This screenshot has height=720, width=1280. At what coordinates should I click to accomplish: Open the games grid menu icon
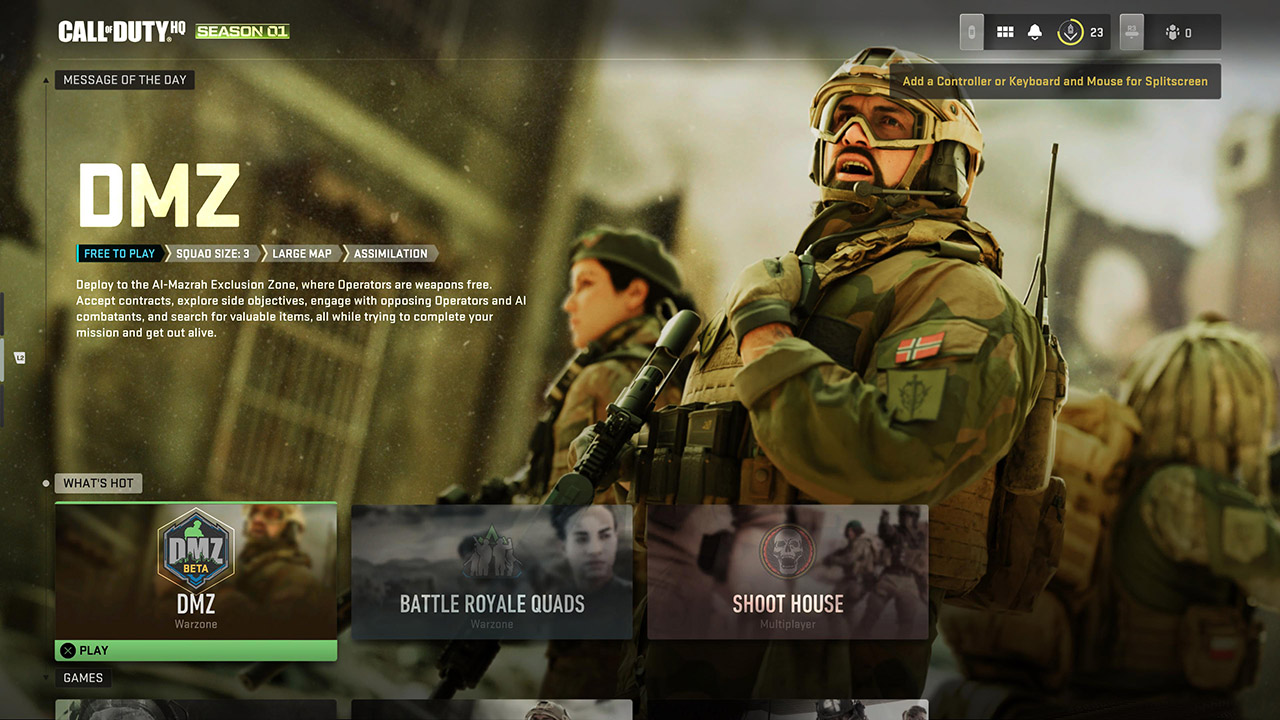click(x=1005, y=31)
